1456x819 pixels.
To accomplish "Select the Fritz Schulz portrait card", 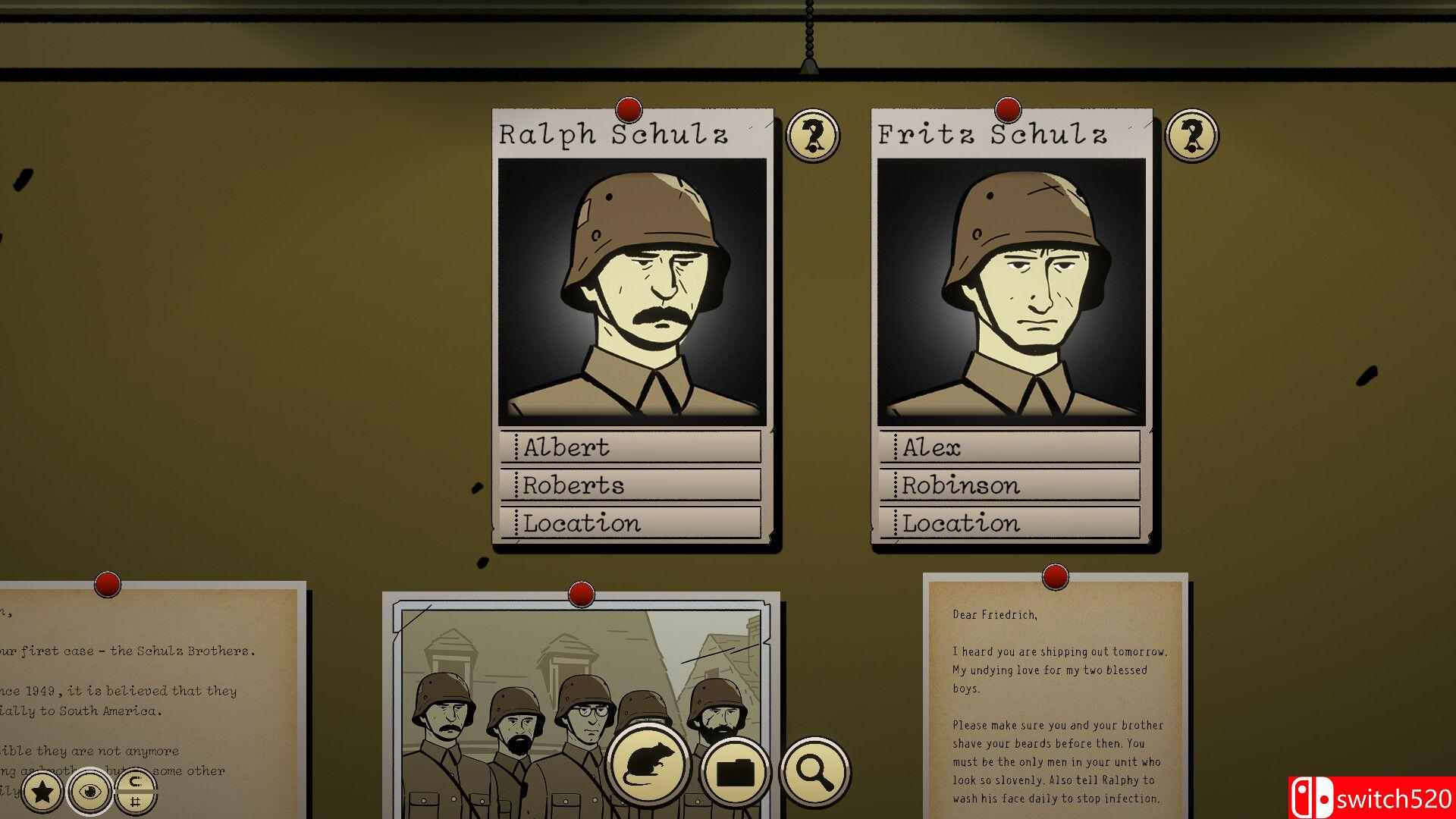I will (x=1011, y=292).
